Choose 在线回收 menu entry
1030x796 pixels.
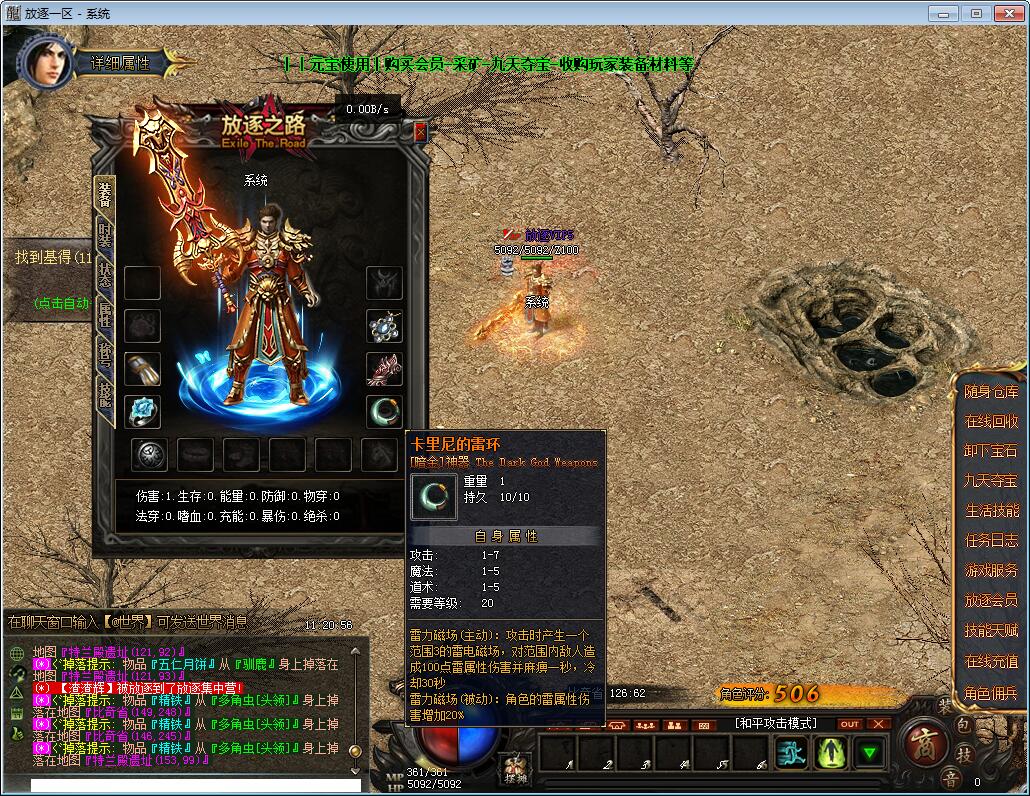[991, 422]
